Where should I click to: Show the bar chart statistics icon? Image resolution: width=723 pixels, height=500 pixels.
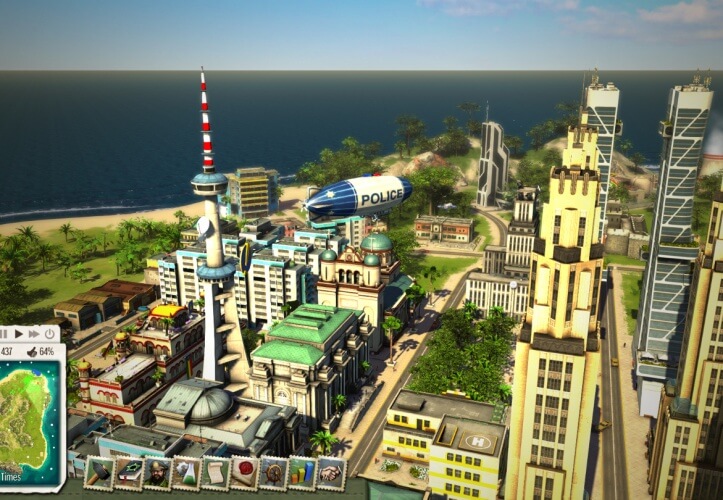click(302, 471)
